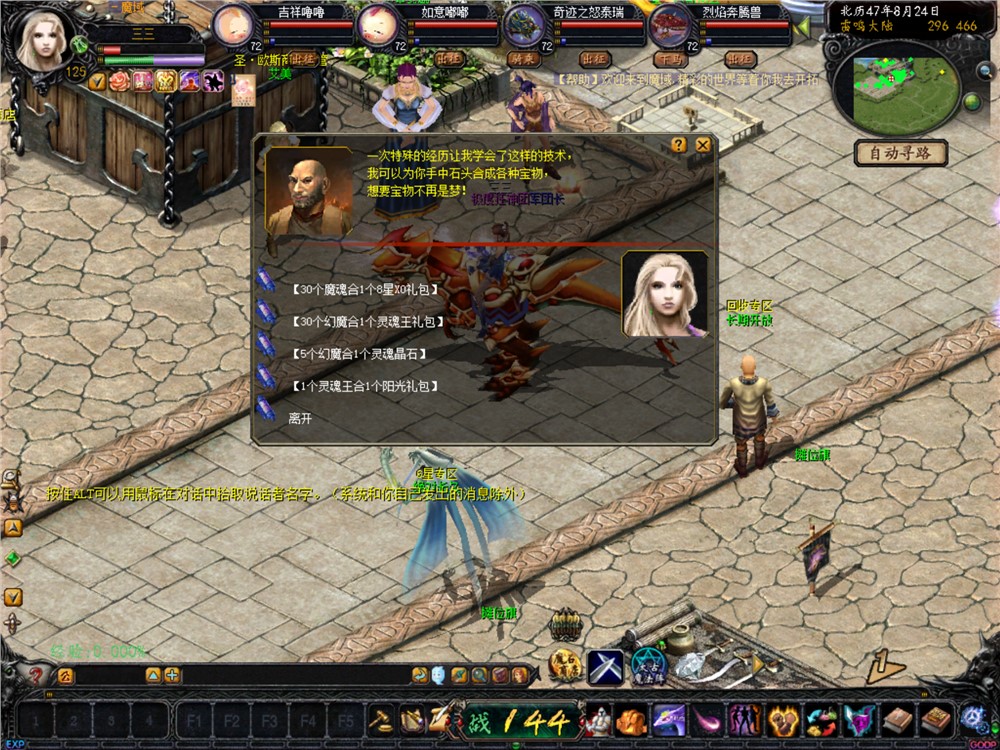Click the 骑乘 button under 奇迹之怒泰瑞

coord(524,59)
